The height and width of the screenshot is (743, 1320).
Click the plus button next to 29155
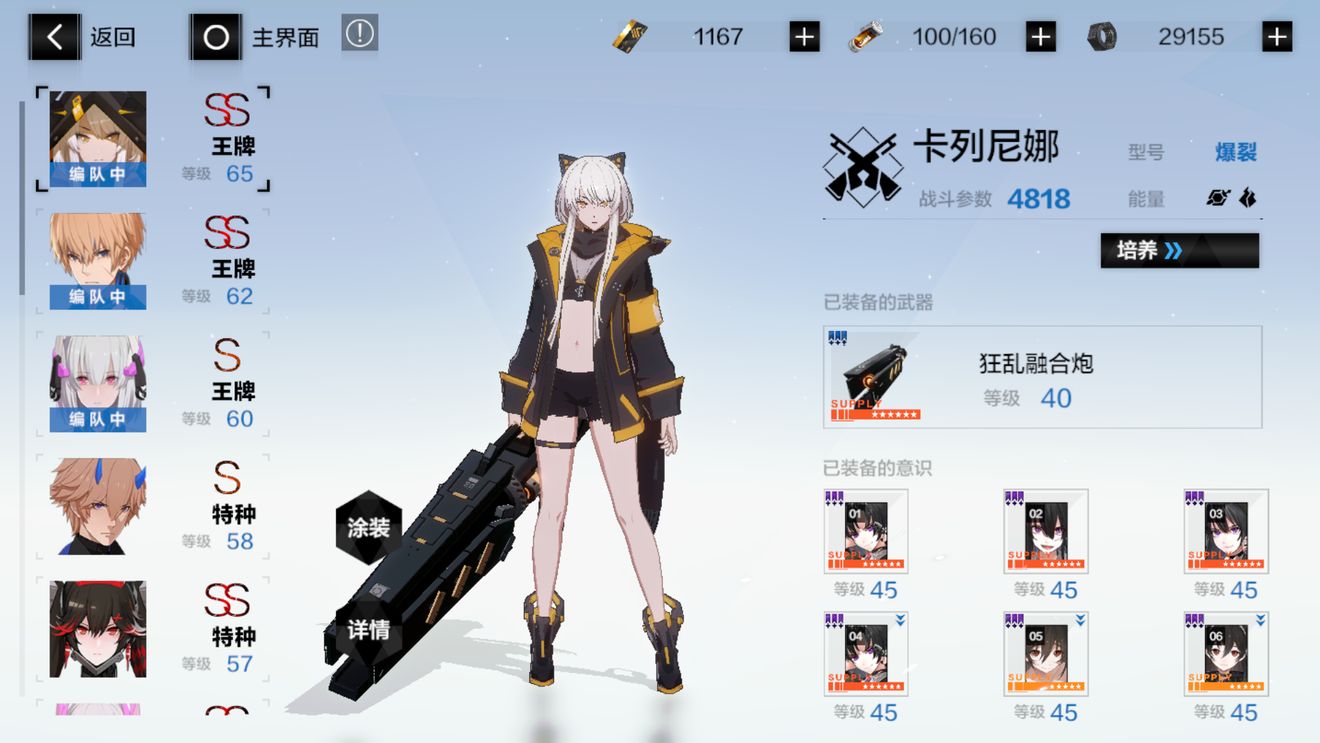[x=1277, y=35]
